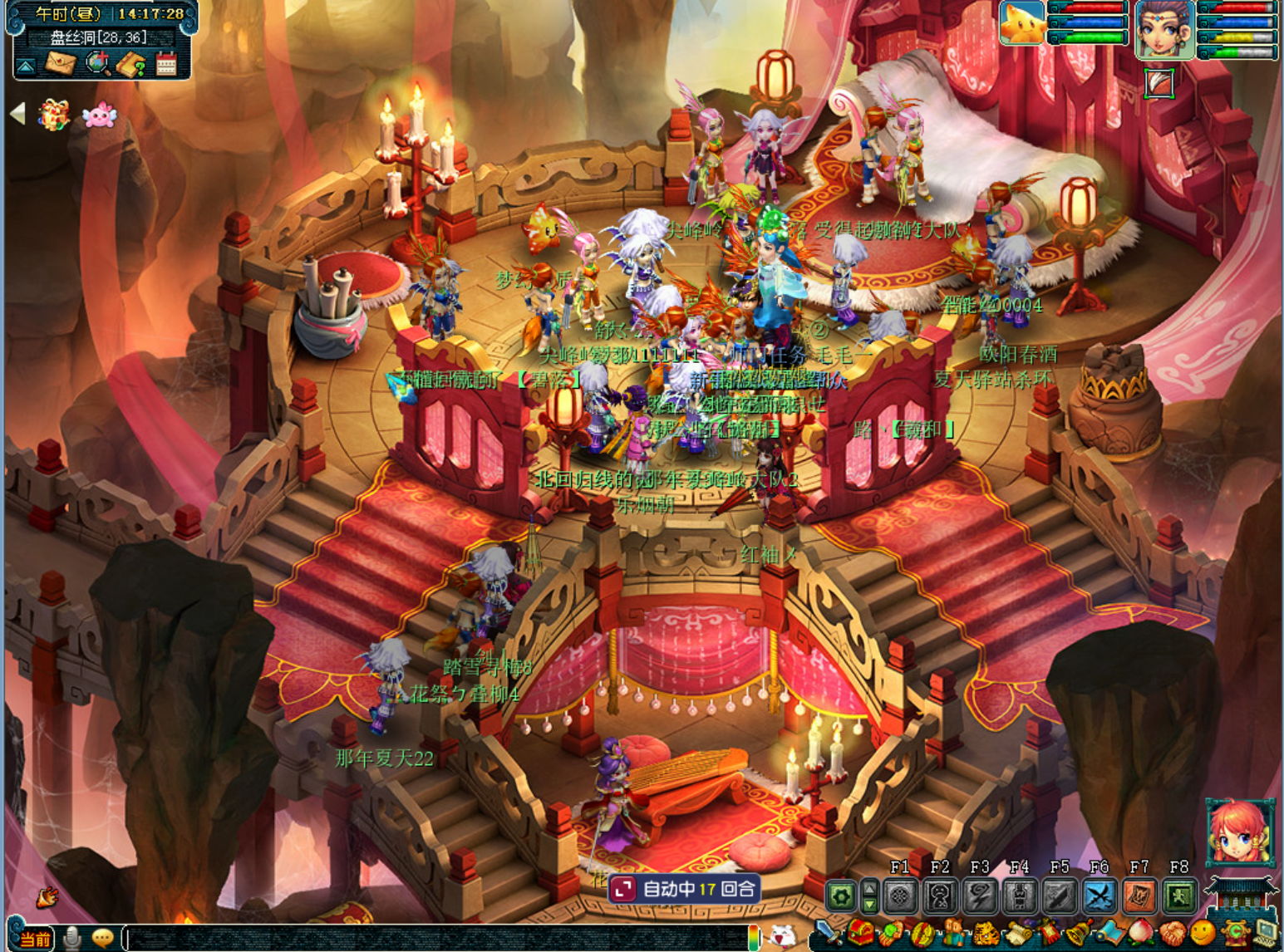Collapse the top-left info panel arrow
This screenshot has height=952, width=1284.
click(x=26, y=66)
